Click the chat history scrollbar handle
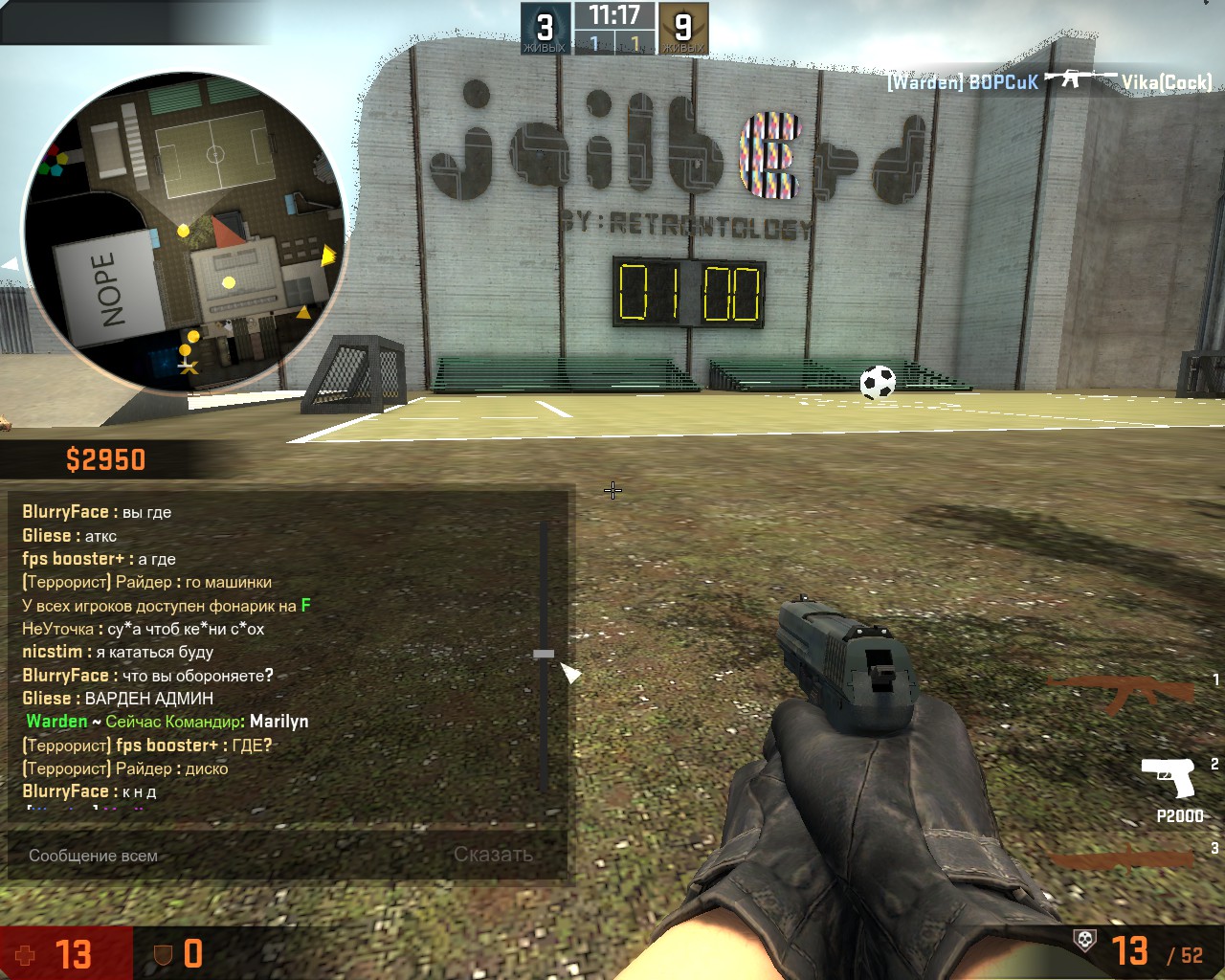 [544, 654]
